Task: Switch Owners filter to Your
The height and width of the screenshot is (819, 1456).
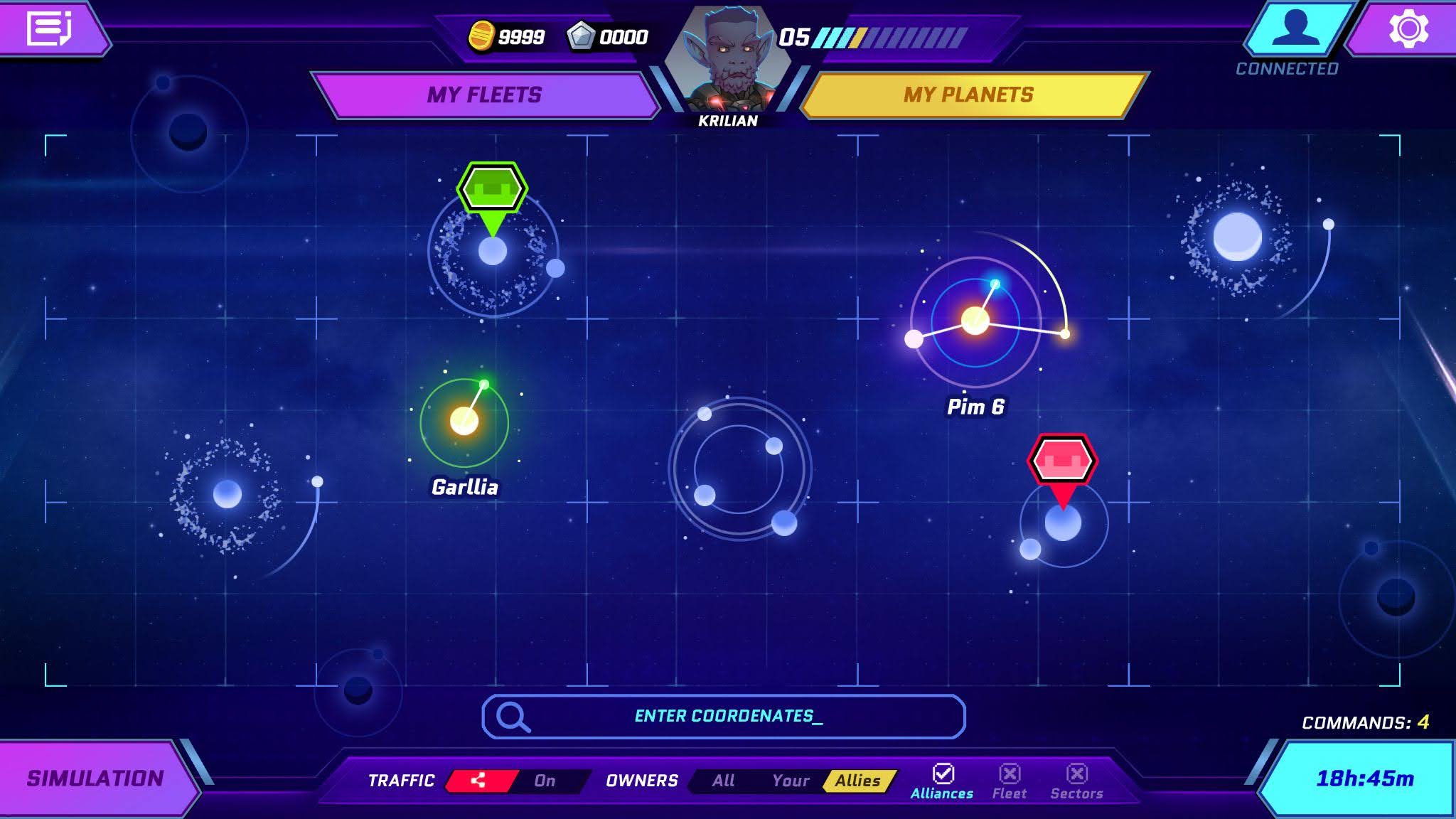Action: [791, 780]
